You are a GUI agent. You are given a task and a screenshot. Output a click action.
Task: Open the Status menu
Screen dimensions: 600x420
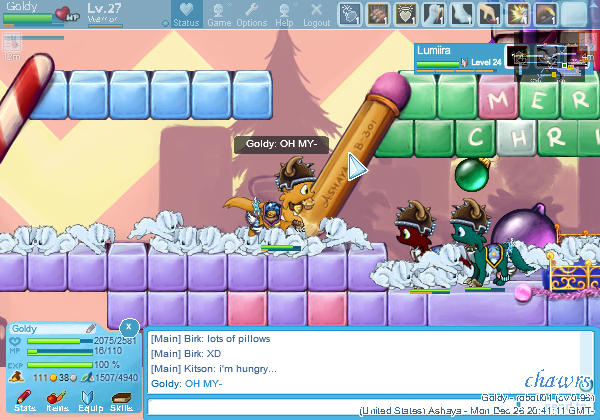pos(185,14)
